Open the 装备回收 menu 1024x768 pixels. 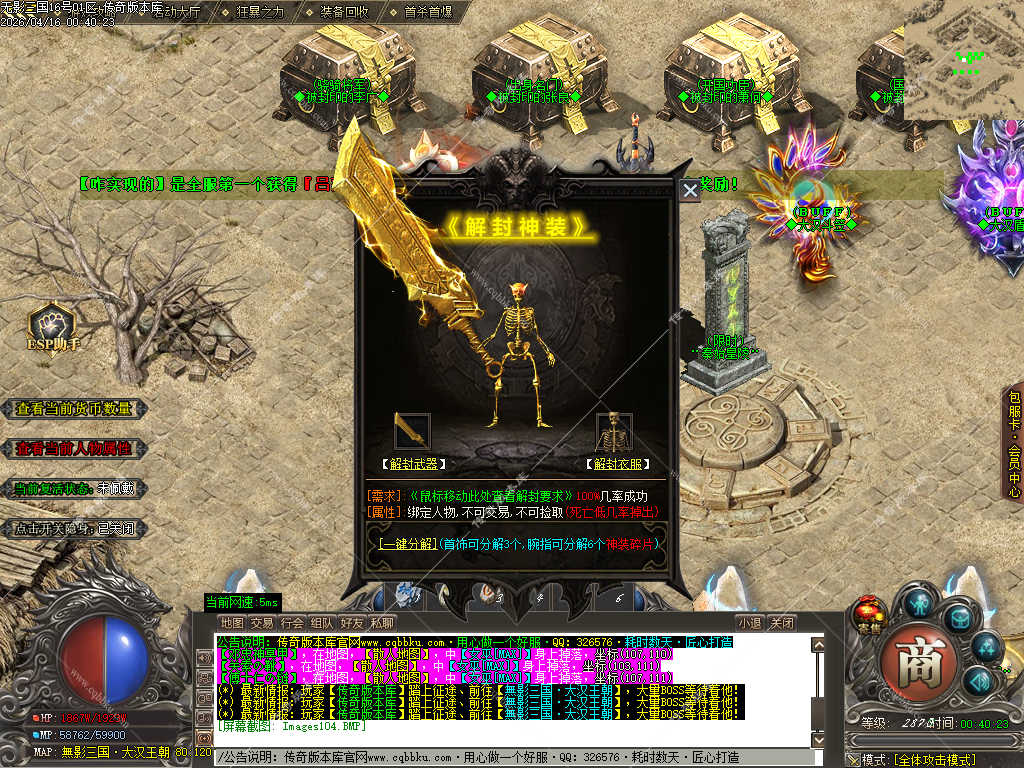click(x=344, y=13)
